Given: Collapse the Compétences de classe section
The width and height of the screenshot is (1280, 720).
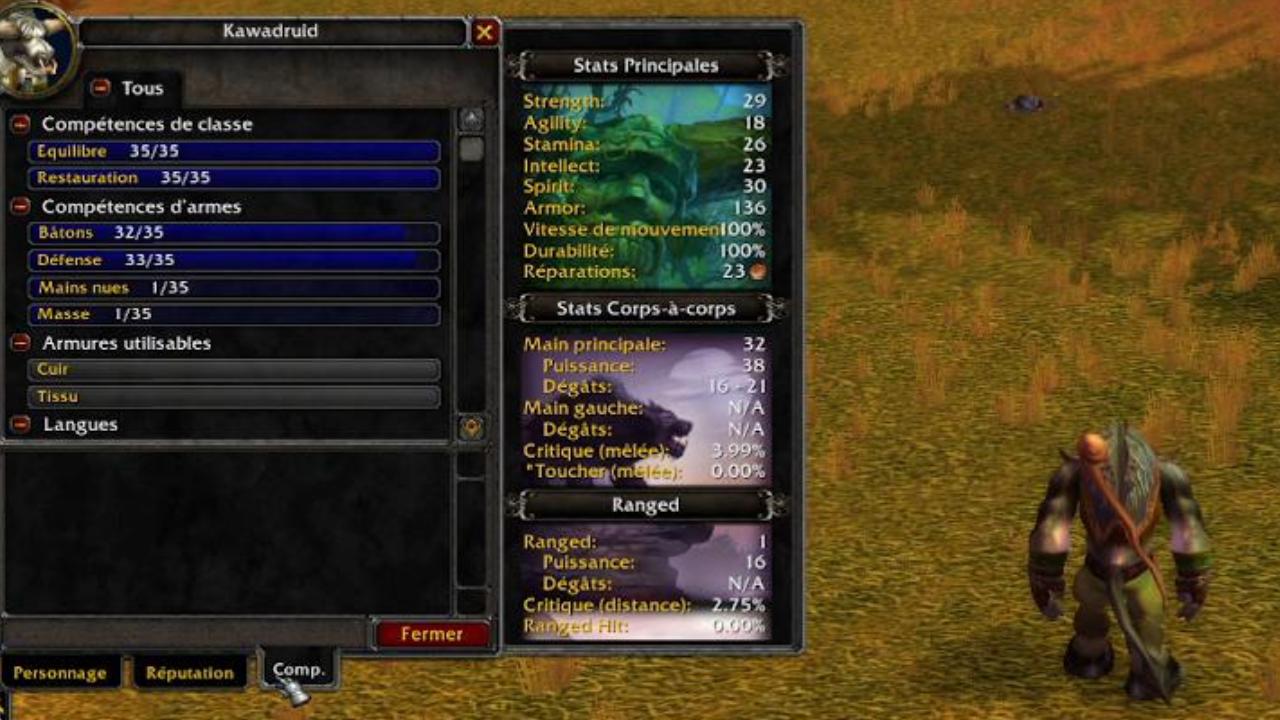Looking at the screenshot, I should [20, 124].
